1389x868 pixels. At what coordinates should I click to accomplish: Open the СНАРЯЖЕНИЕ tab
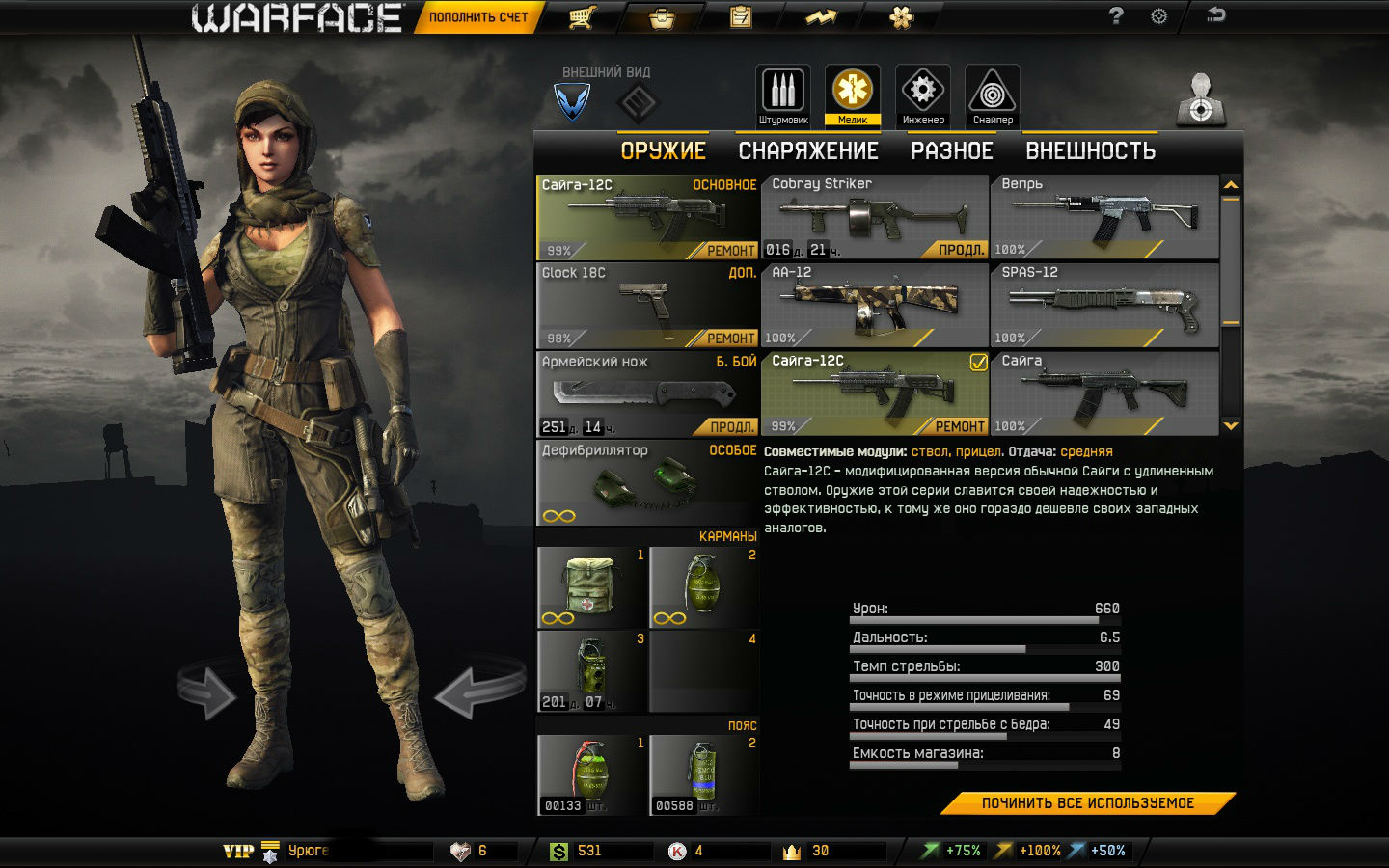(x=808, y=151)
